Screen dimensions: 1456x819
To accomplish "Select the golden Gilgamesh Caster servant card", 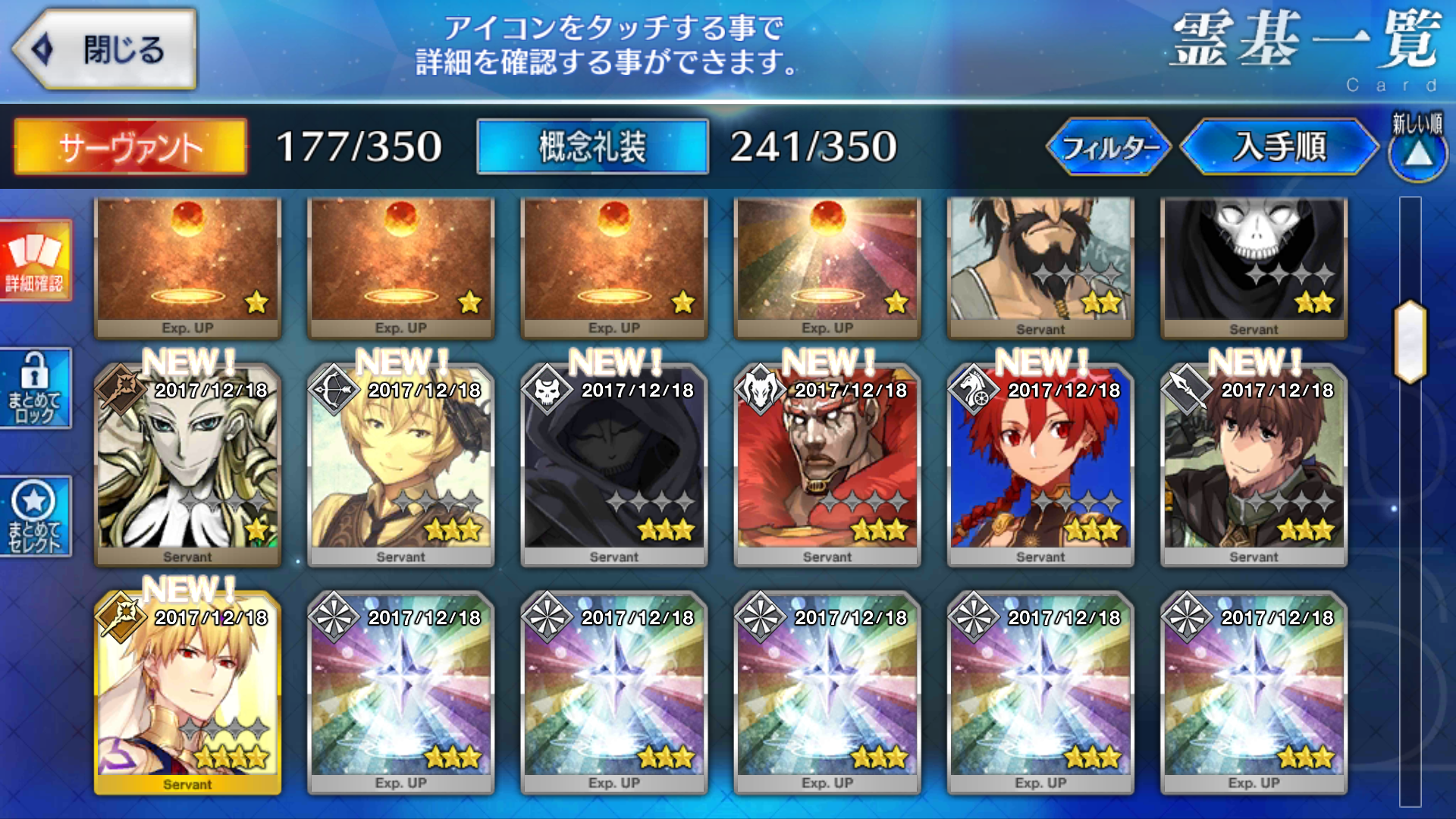I will click(x=187, y=692).
